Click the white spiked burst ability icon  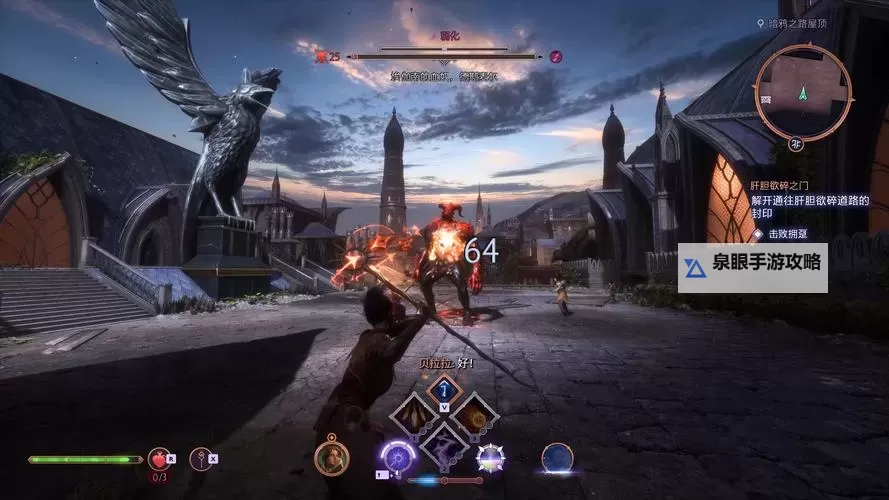pyautogui.click(x=490, y=458)
